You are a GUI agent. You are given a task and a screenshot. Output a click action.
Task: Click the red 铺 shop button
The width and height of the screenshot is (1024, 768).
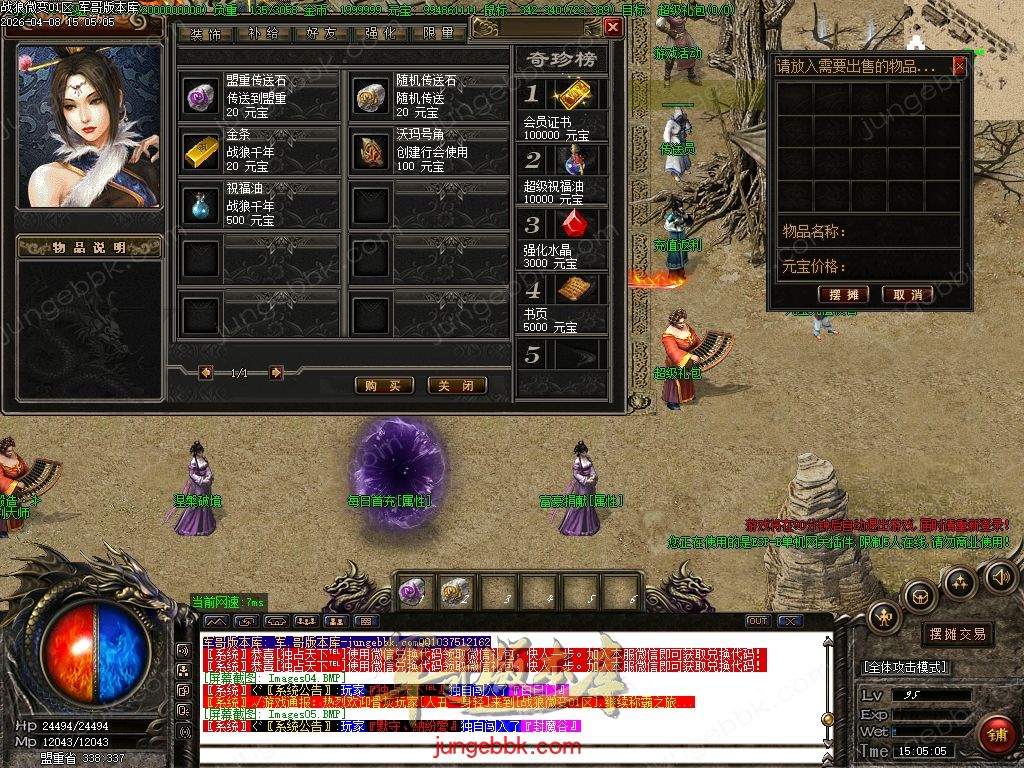(996, 735)
